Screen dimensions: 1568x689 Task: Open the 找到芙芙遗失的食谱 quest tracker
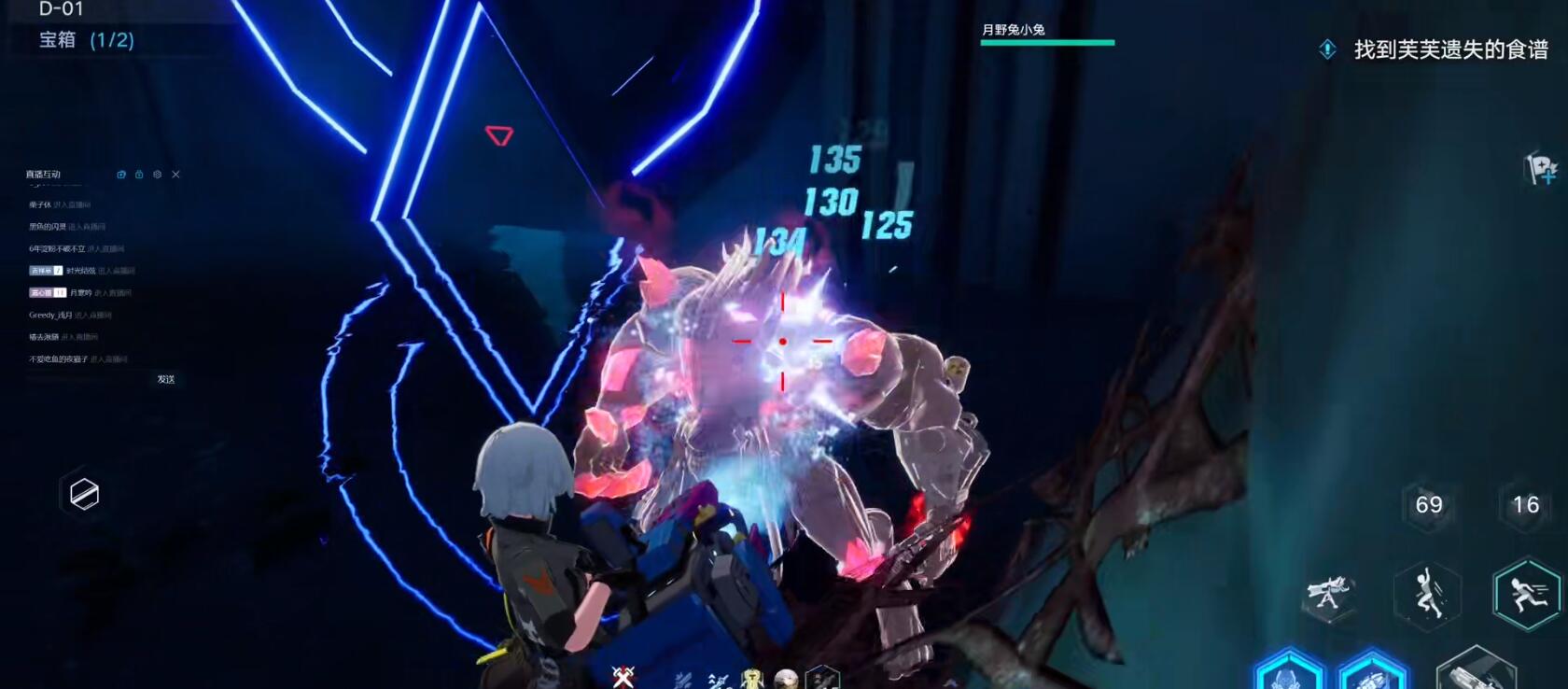1437,49
